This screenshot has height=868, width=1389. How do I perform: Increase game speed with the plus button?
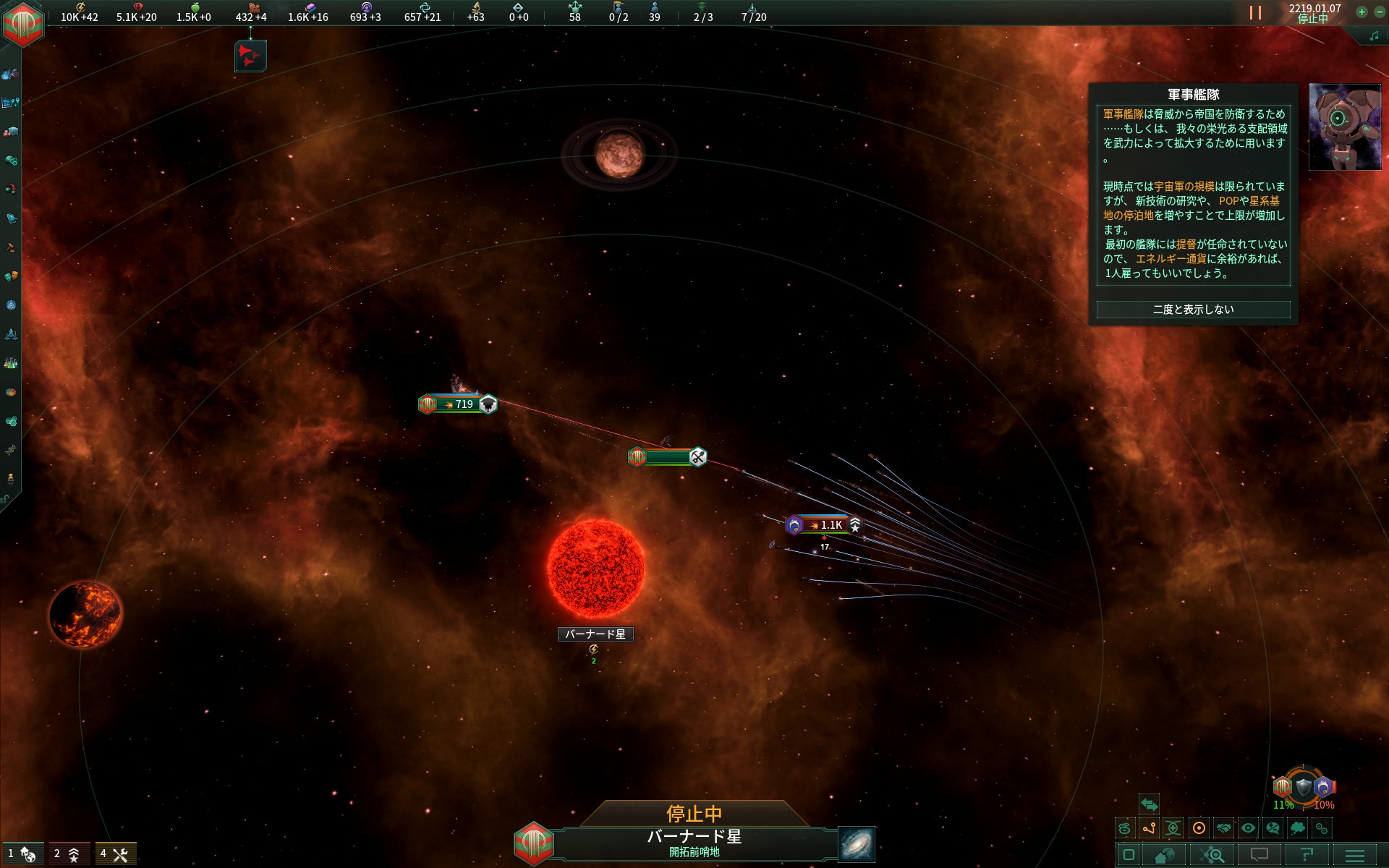[1362, 12]
